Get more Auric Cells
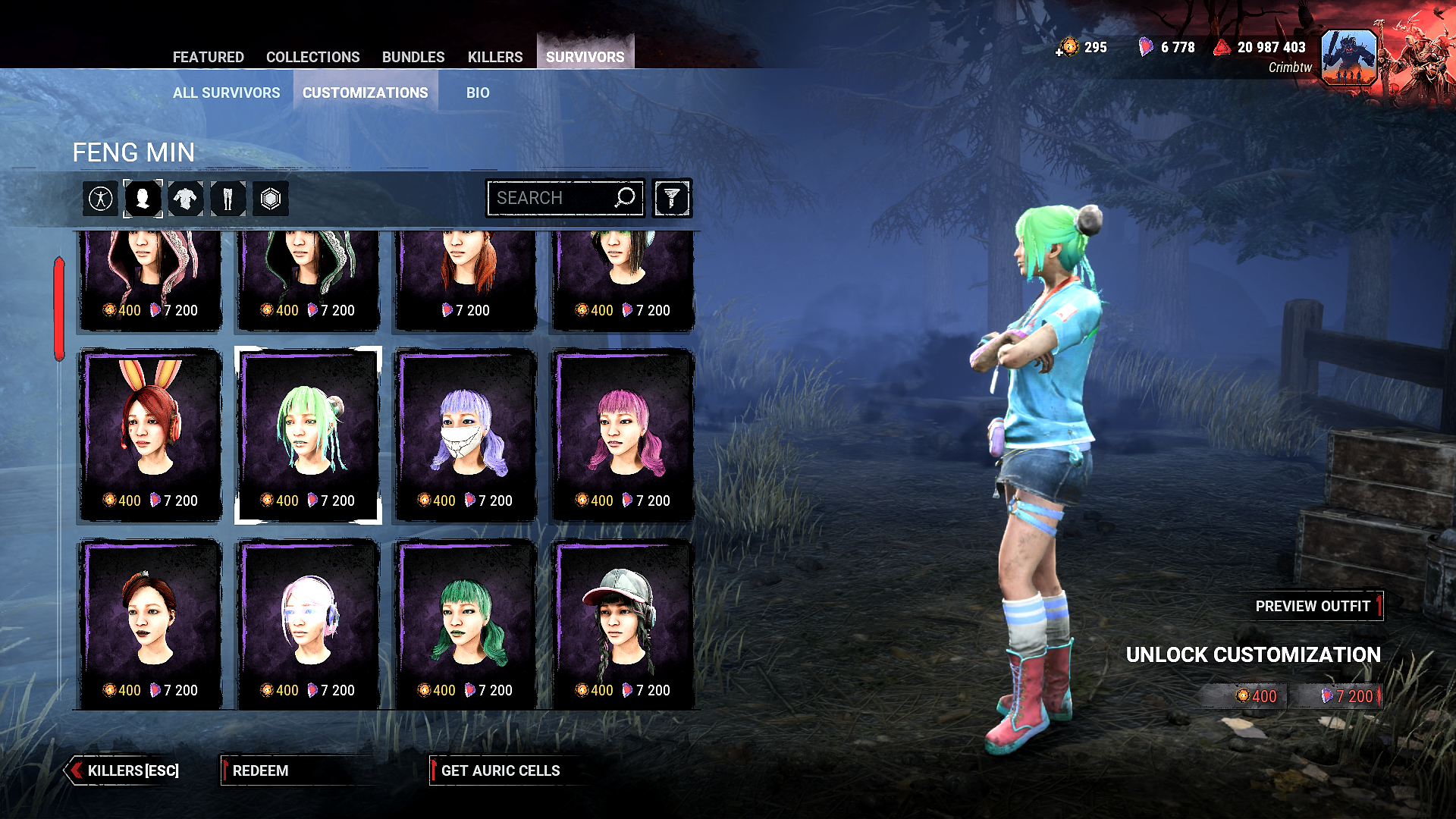 coord(500,770)
